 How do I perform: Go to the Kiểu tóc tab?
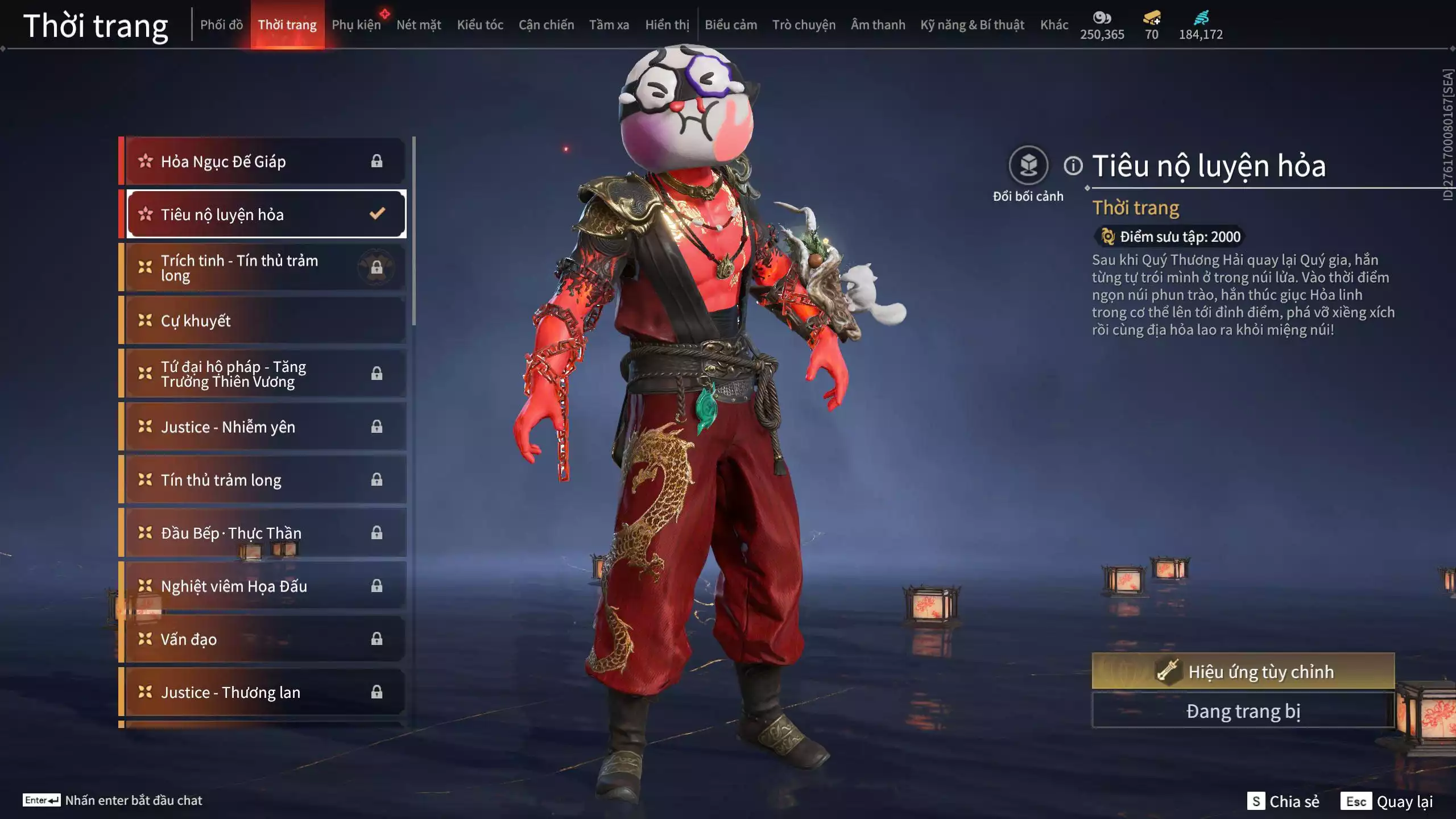click(480, 25)
